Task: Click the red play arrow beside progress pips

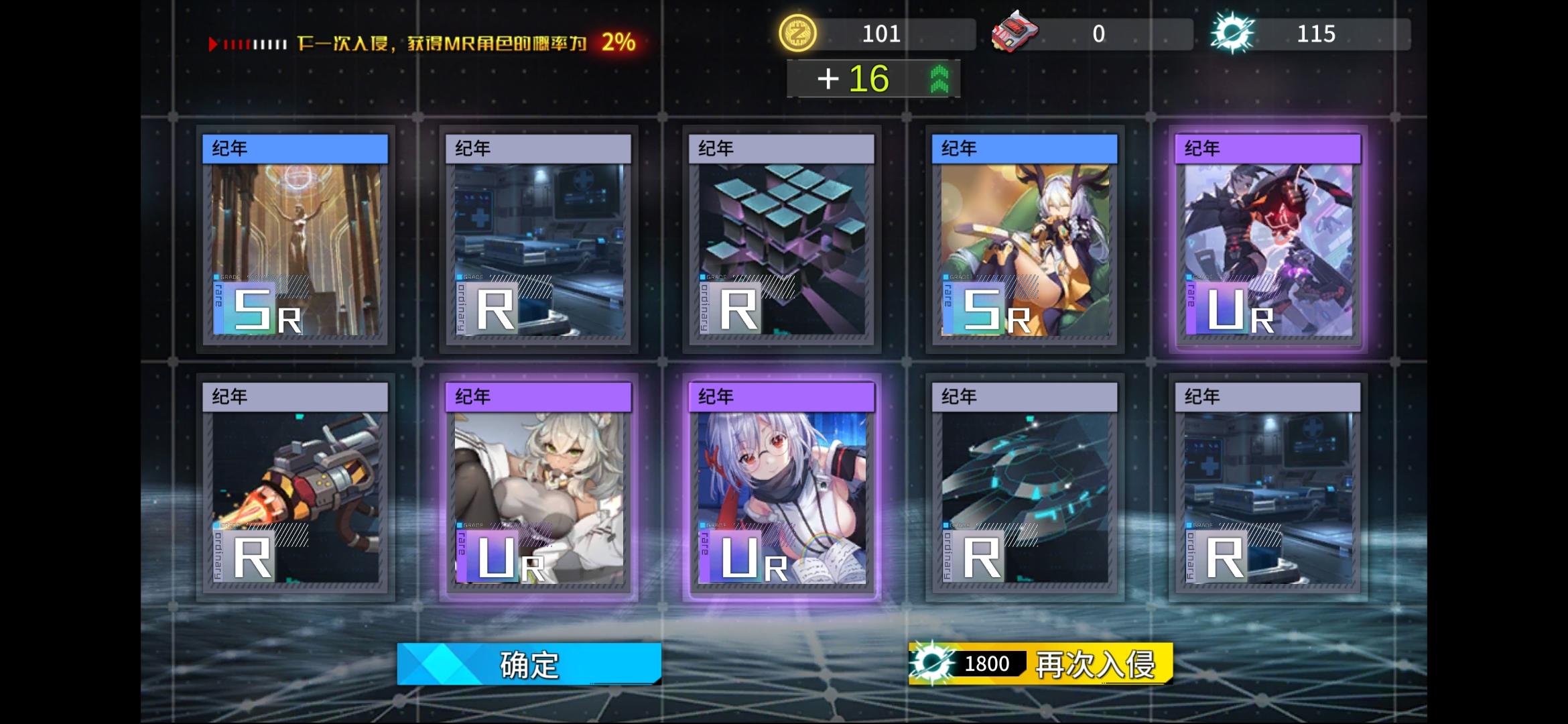Action: [214, 44]
